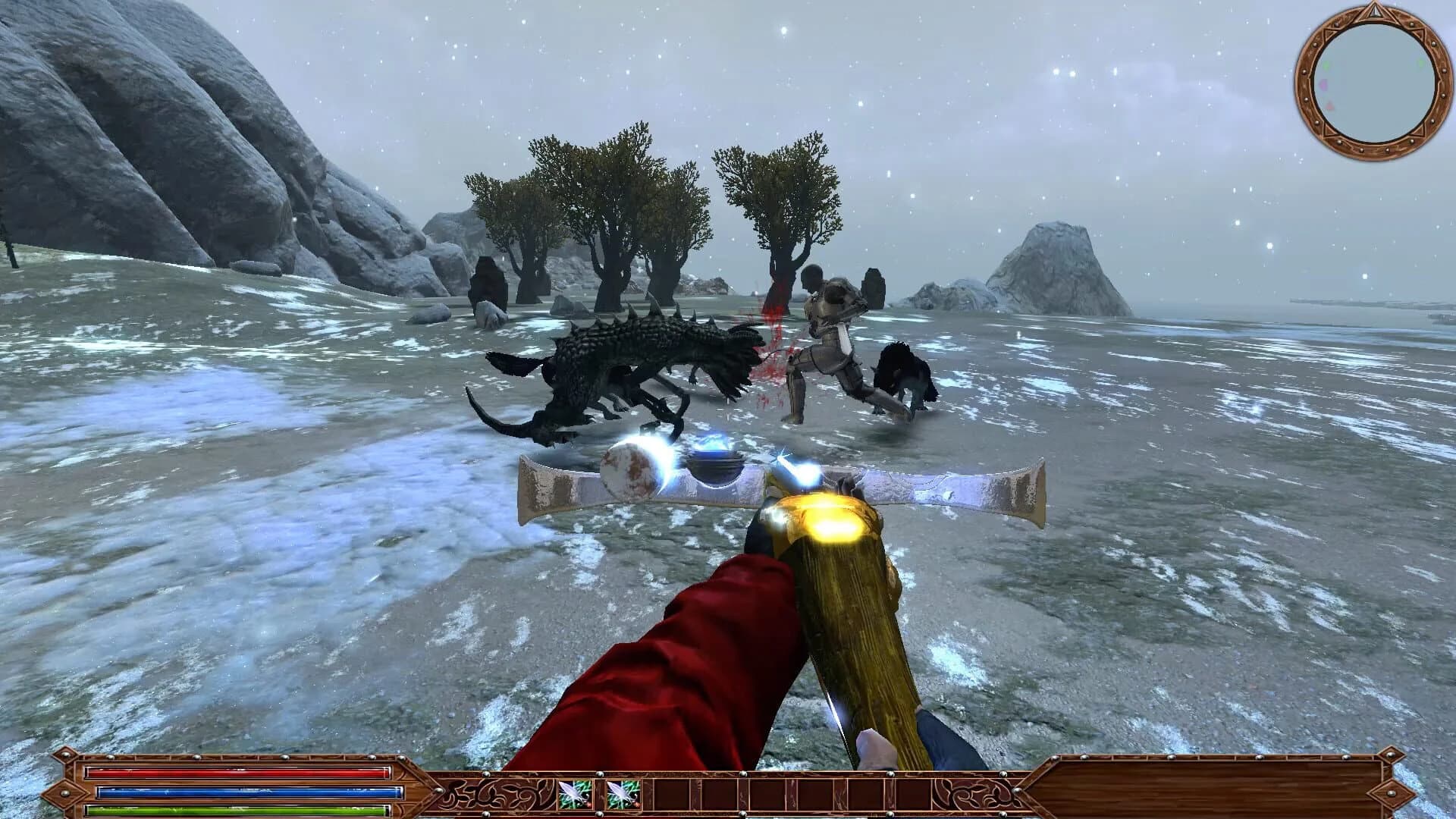Select the first crossbow bolts icon in hotbar
Screen dimensions: 1456x819
pos(574,792)
